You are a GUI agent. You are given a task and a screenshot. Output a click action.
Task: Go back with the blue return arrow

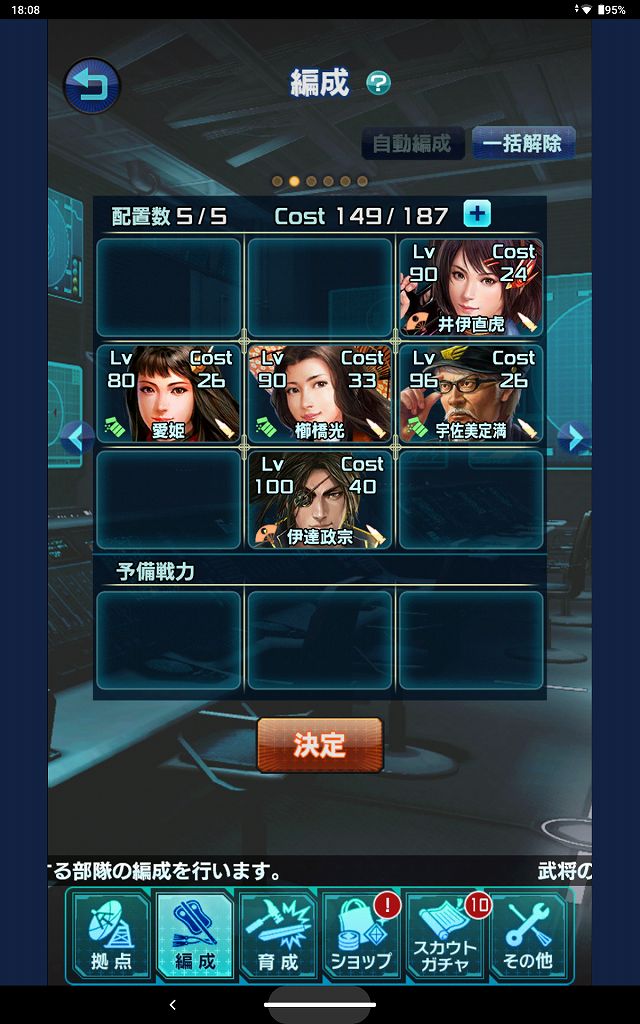point(92,86)
